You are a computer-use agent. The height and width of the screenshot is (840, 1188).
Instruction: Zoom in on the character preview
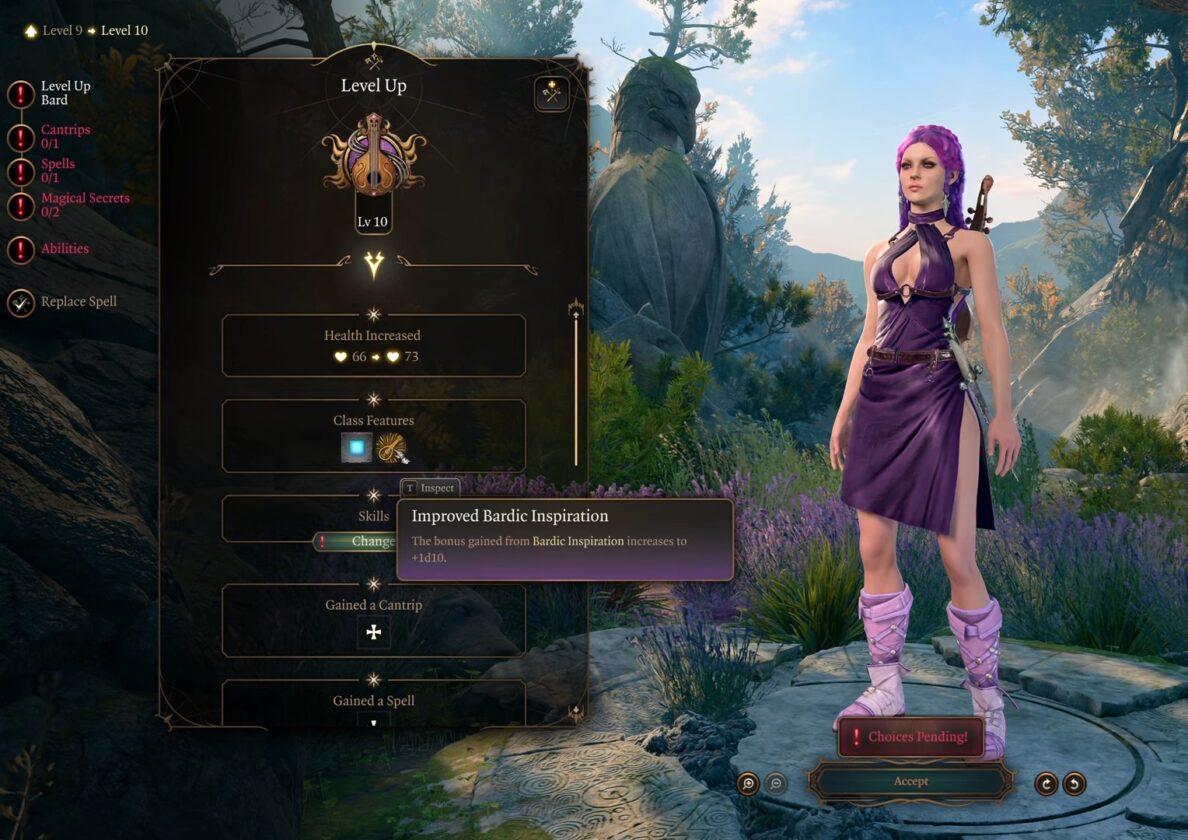pyautogui.click(x=748, y=783)
